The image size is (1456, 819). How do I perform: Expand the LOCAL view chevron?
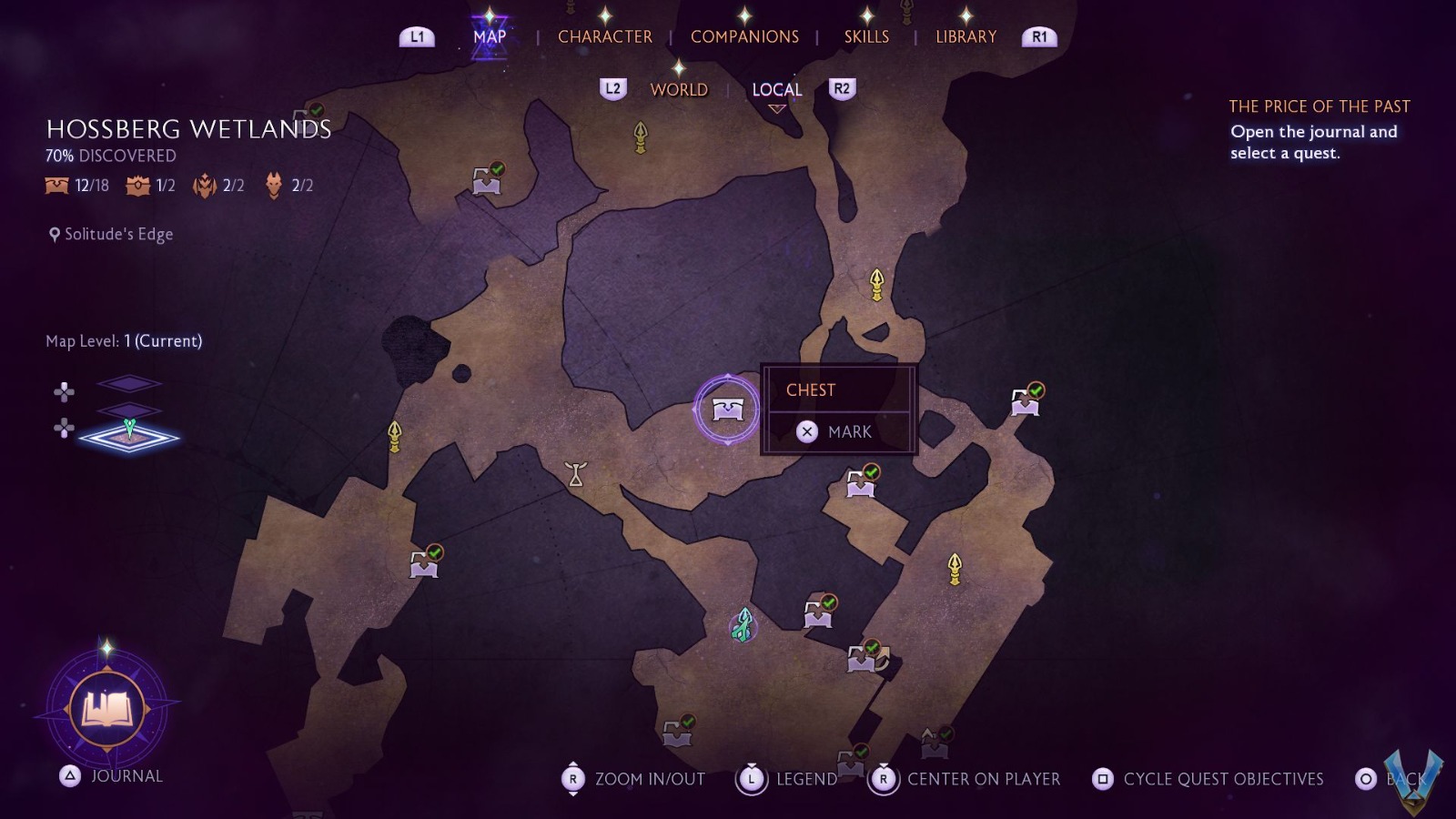coord(776,106)
